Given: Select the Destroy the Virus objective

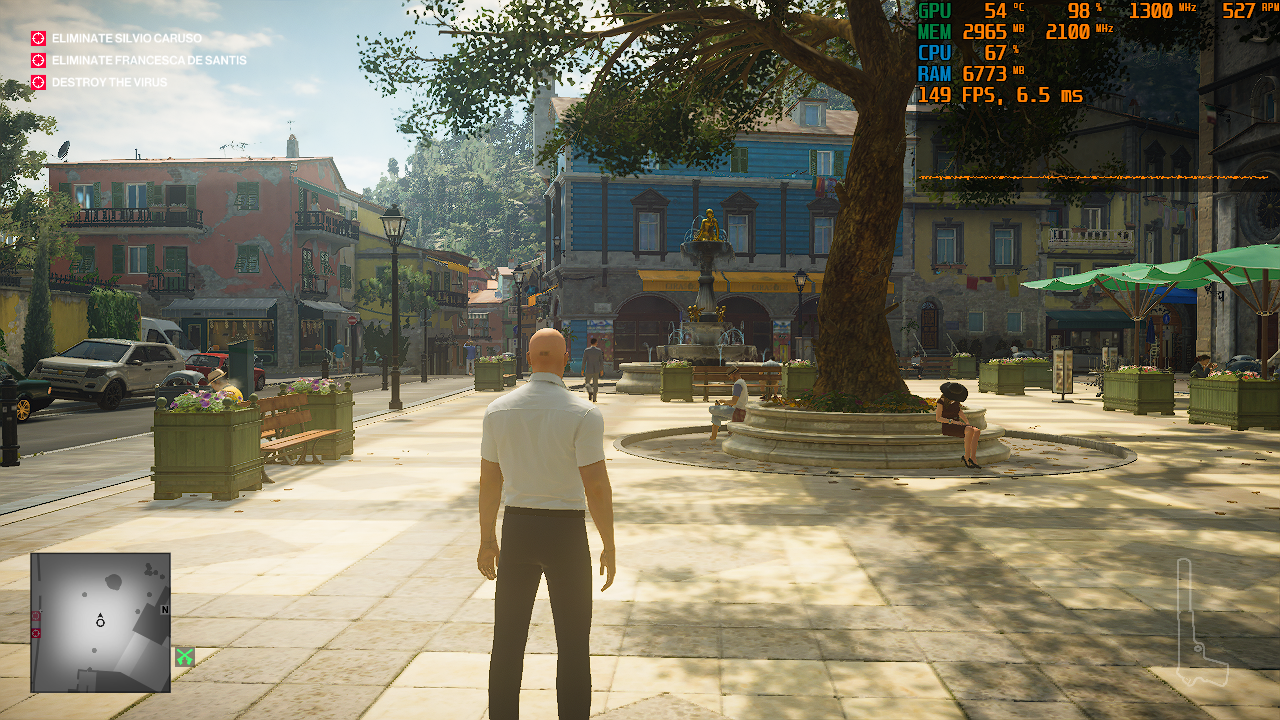Looking at the screenshot, I should tap(109, 82).
